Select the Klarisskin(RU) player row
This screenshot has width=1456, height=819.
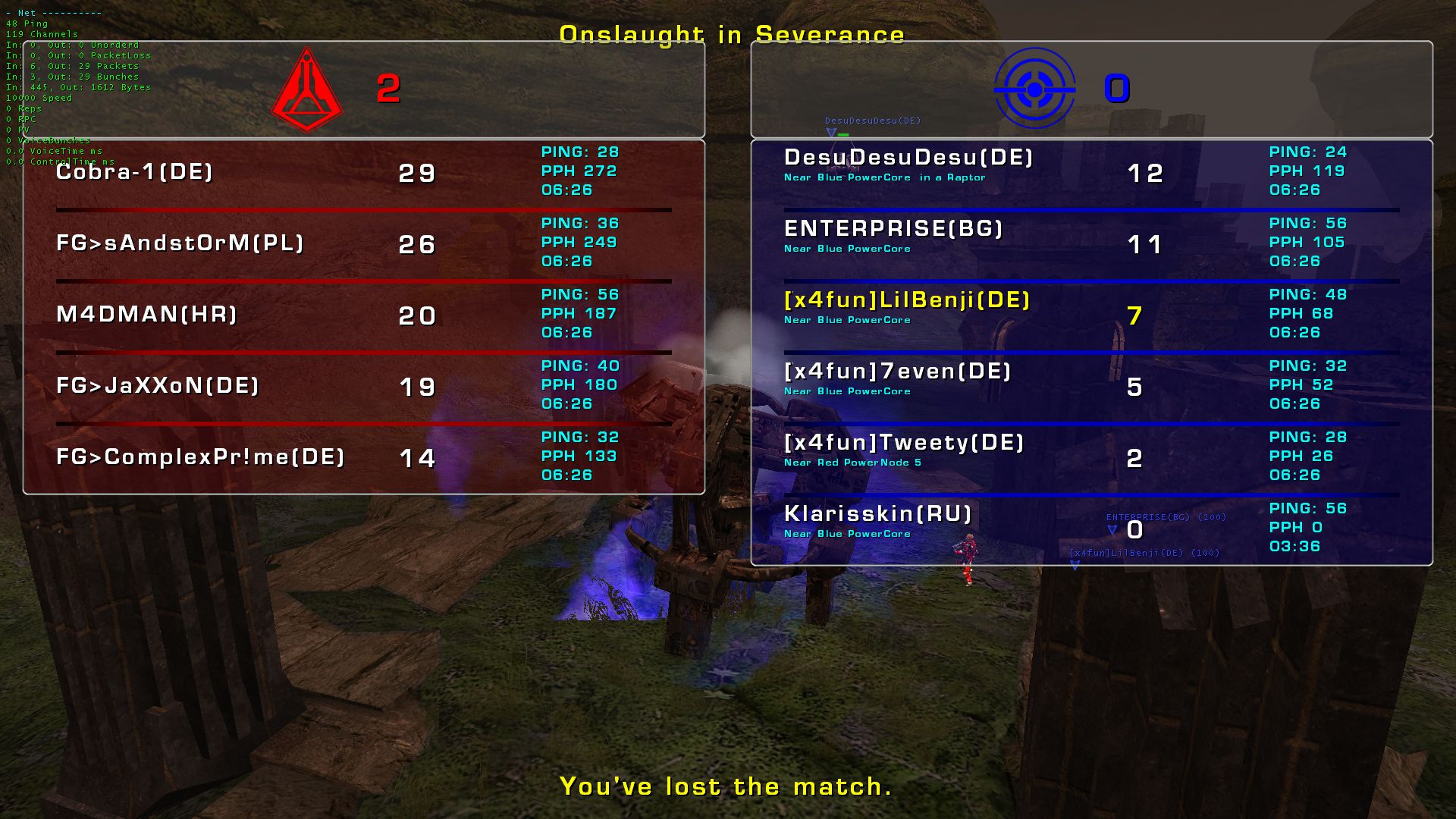(878, 514)
